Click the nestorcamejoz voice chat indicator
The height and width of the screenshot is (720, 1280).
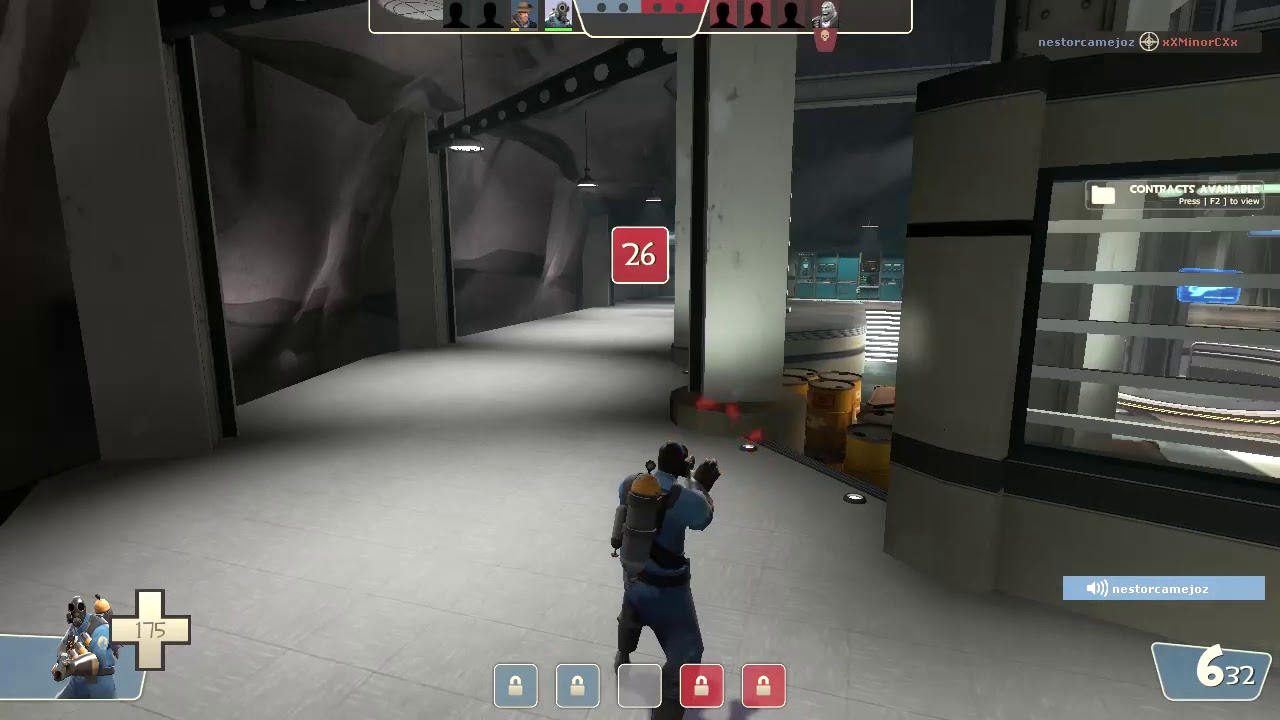(x=1163, y=589)
